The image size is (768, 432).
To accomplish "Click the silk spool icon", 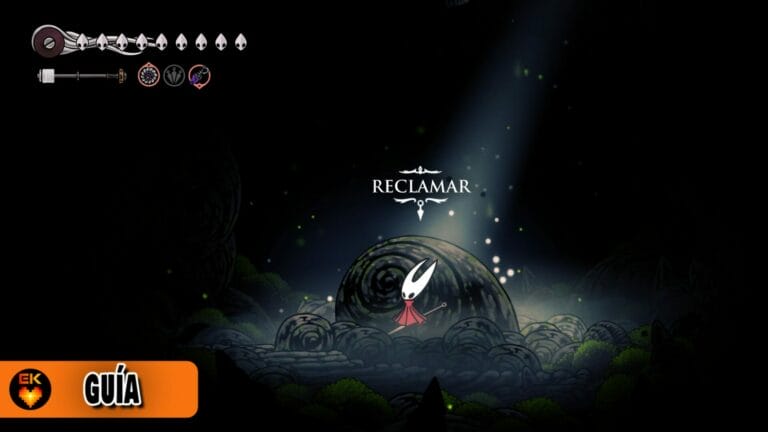I will coord(48,41).
